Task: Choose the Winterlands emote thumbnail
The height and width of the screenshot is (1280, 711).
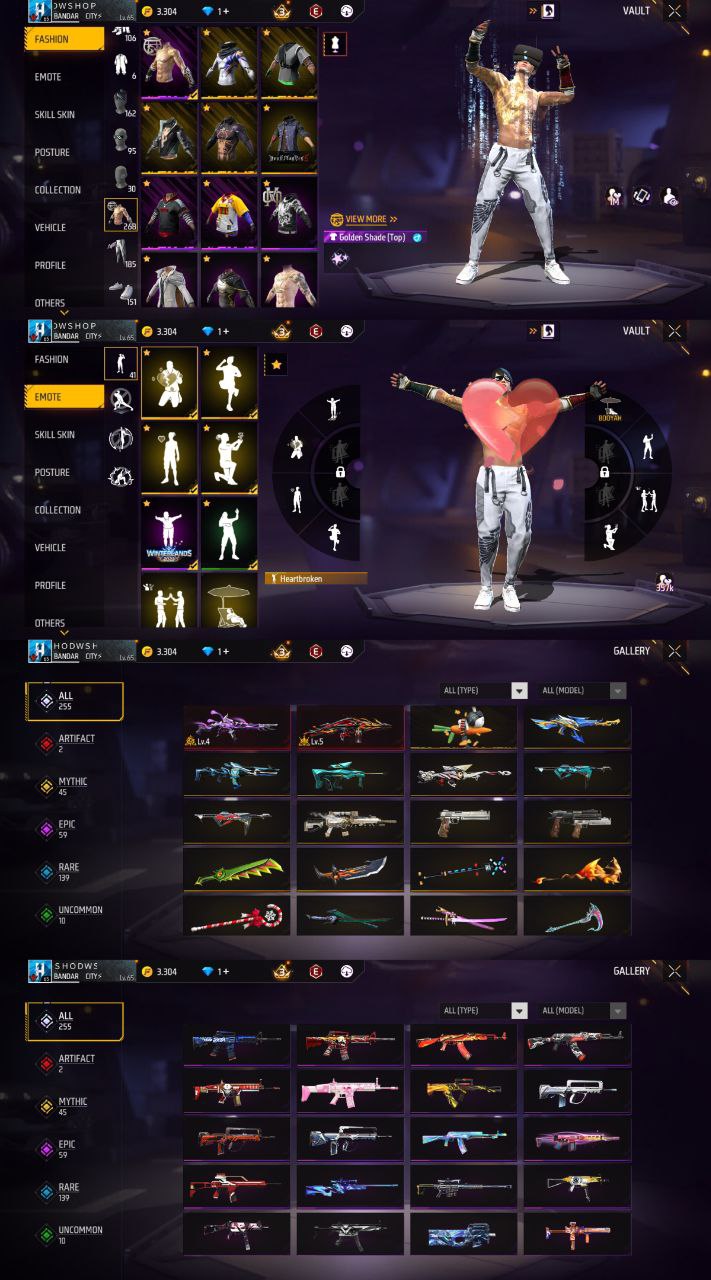Action: [x=169, y=531]
